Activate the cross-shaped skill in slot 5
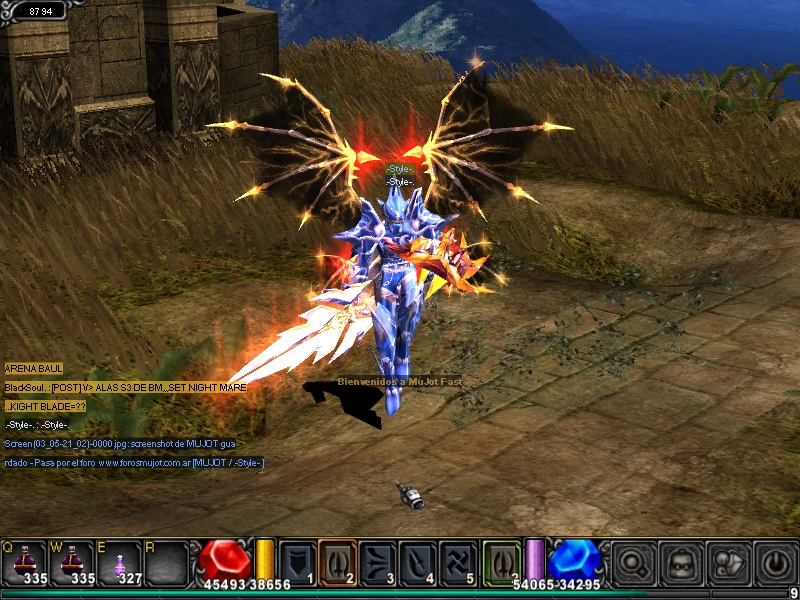The height and width of the screenshot is (600, 800). click(x=457, y=561)
